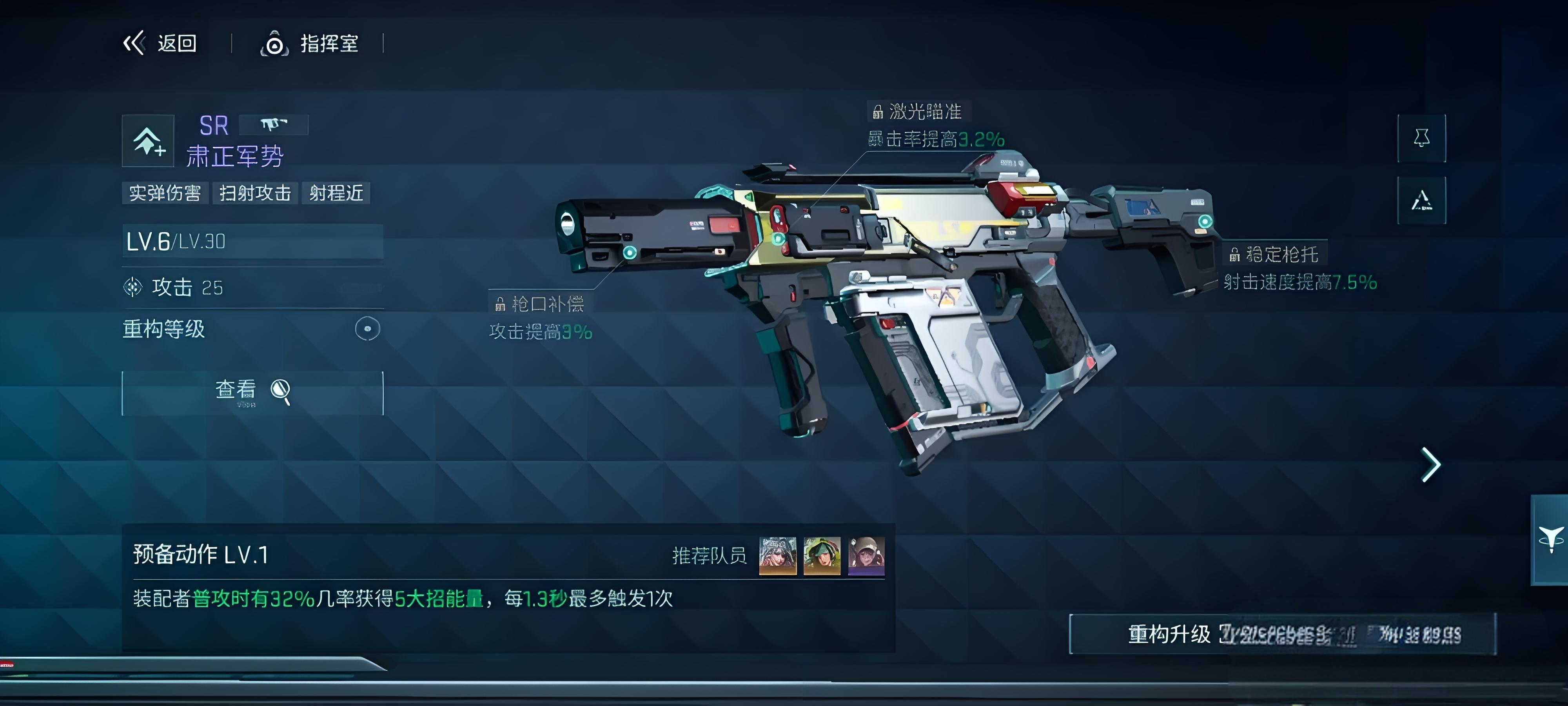Click the 扫射攻击 tag
Screen dimensions: 1568x706
255,193
